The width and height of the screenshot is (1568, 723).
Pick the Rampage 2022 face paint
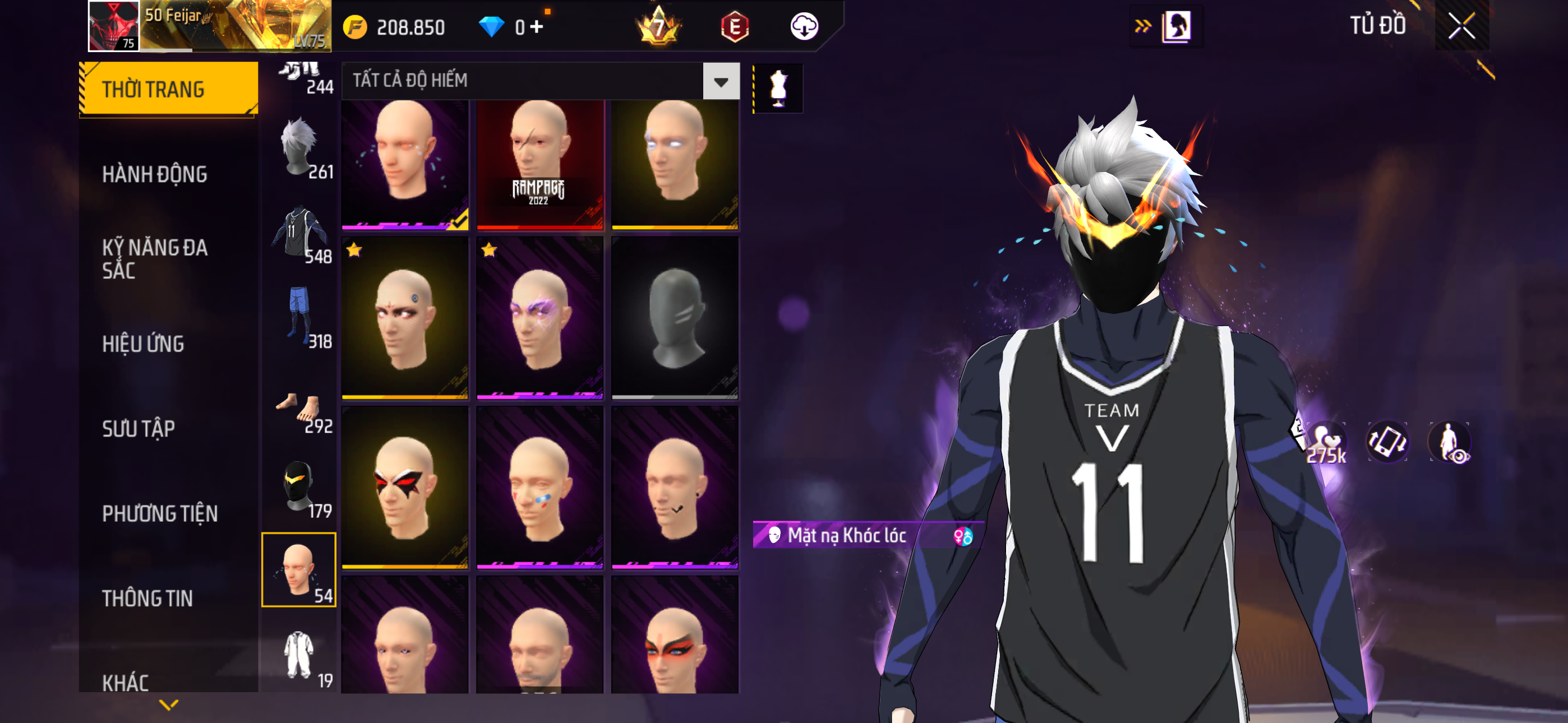point(539,164)
